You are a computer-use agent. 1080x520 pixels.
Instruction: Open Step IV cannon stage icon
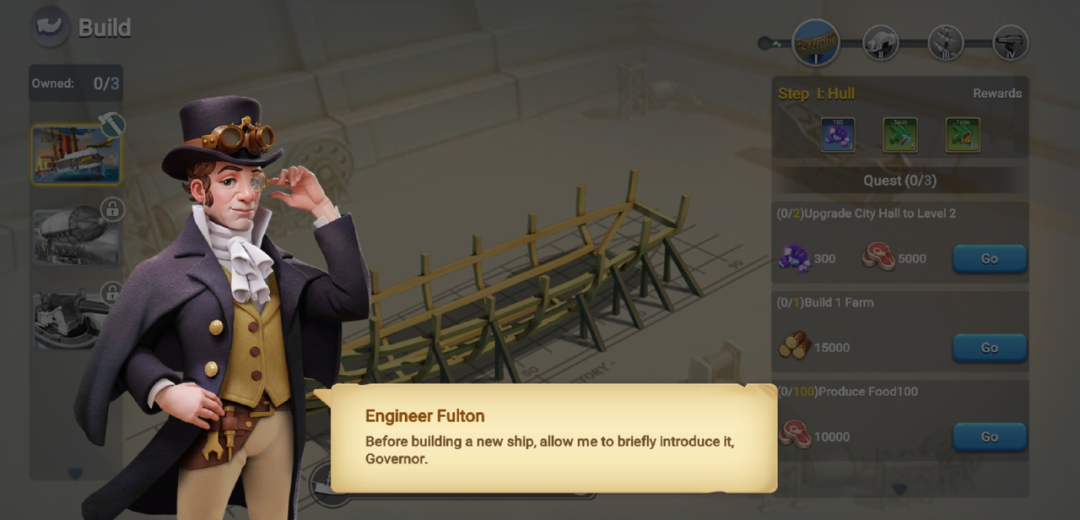pyautogui.click(x=1010, y=43)
